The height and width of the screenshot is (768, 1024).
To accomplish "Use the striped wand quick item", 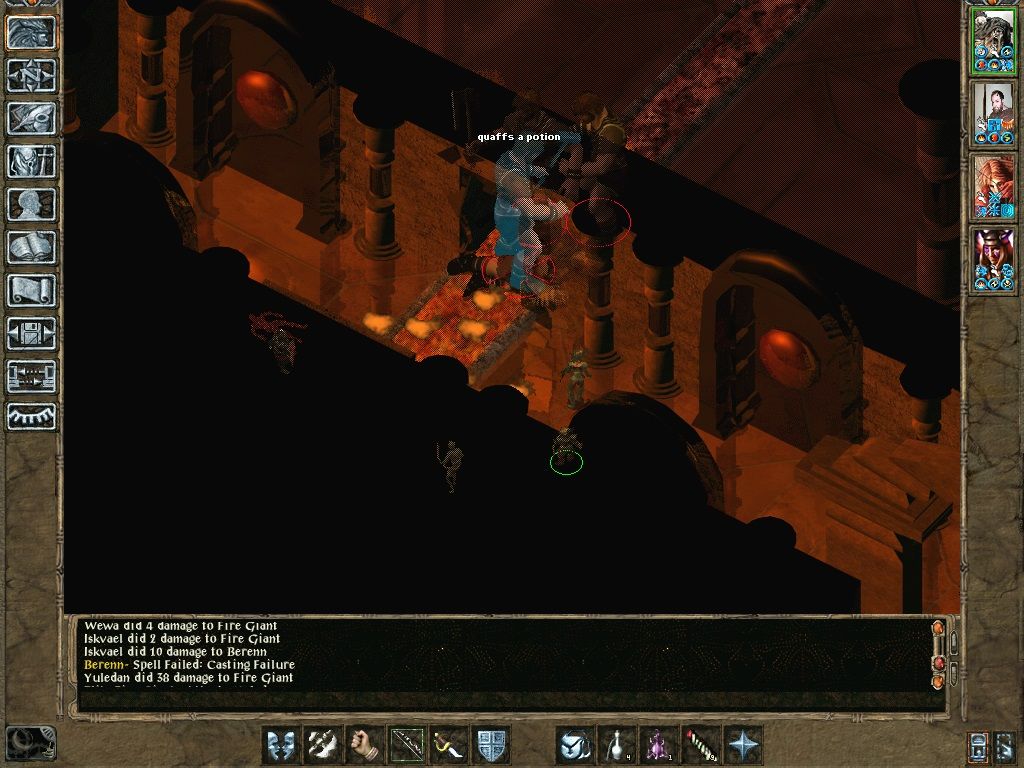I will pyautogui.click(x=701, y=745).
